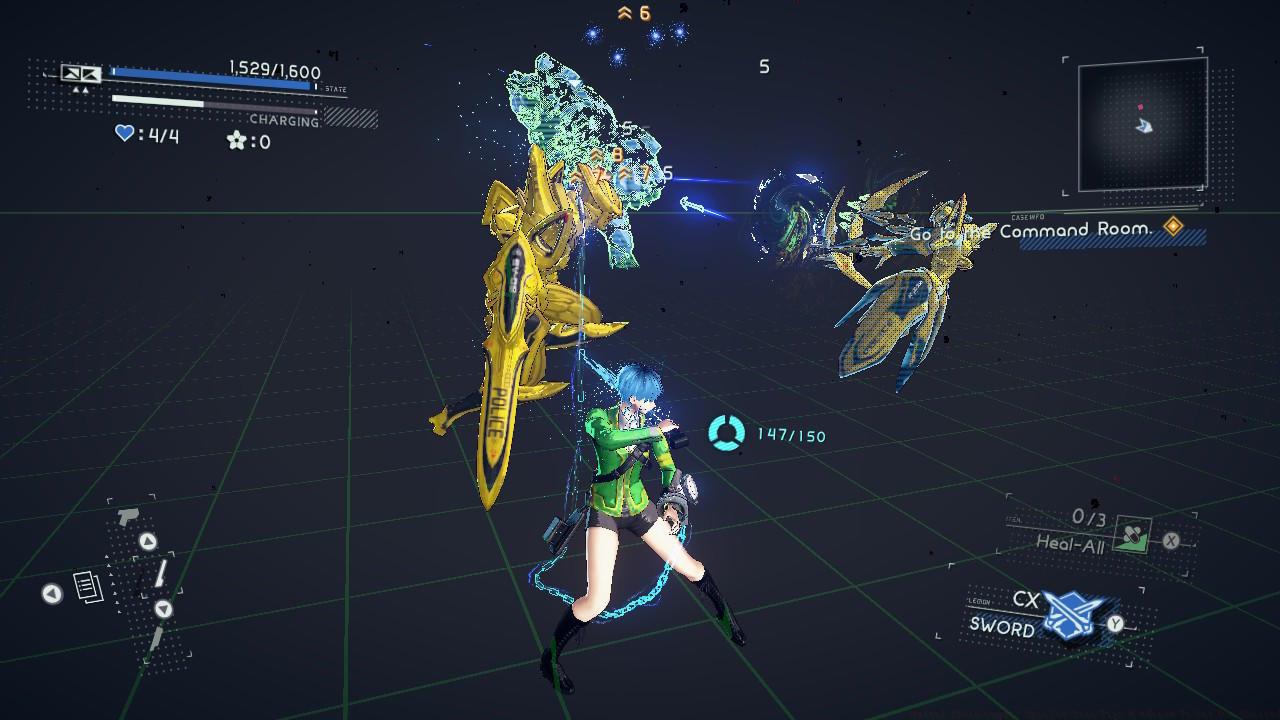Image resolution: width=1280 pixels, height=720 pixels.
Task: Select the baton weapon icon
Action: tap(161, 572)
